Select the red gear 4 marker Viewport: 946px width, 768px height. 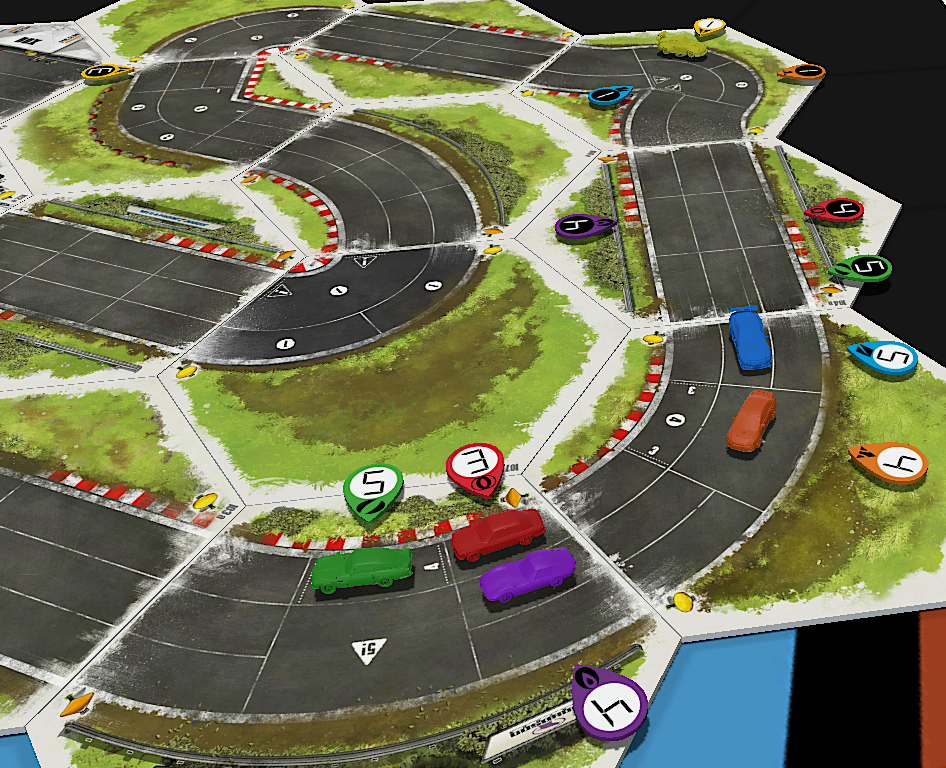(x=835, y=210)
